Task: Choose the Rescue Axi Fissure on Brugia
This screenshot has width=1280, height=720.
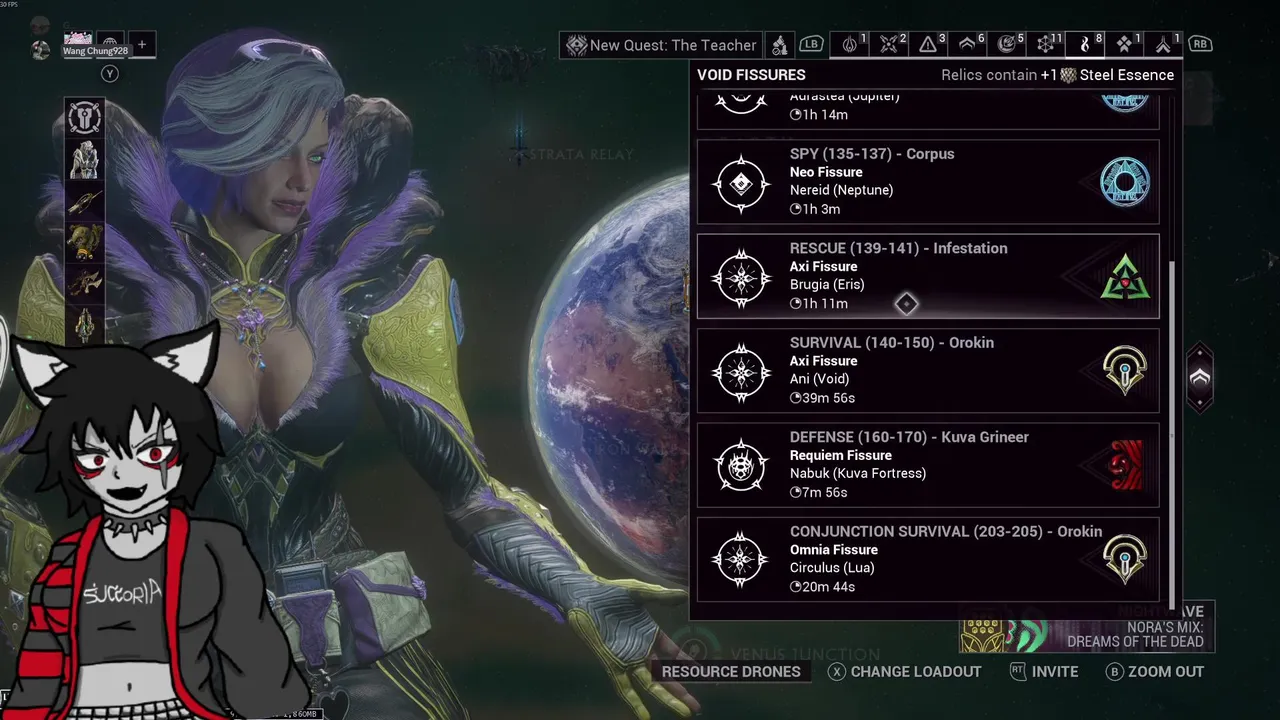Action: tap(927, 276)
